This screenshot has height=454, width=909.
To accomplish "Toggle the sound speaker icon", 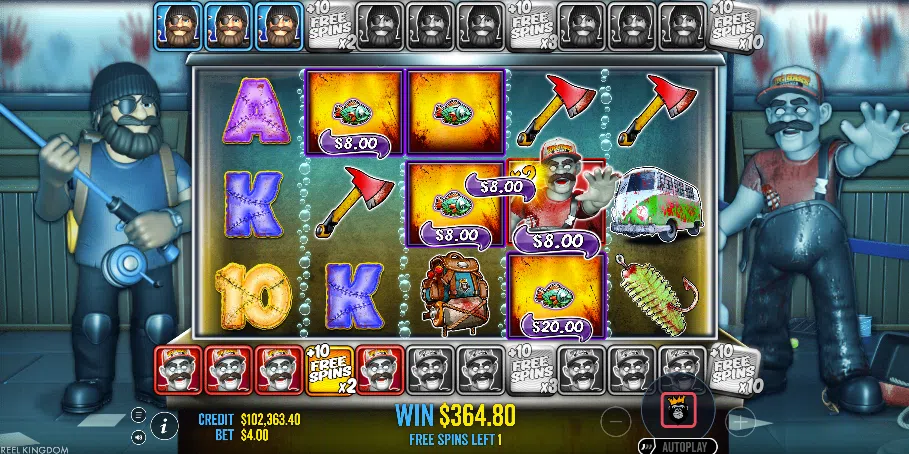I will point(138,437).
